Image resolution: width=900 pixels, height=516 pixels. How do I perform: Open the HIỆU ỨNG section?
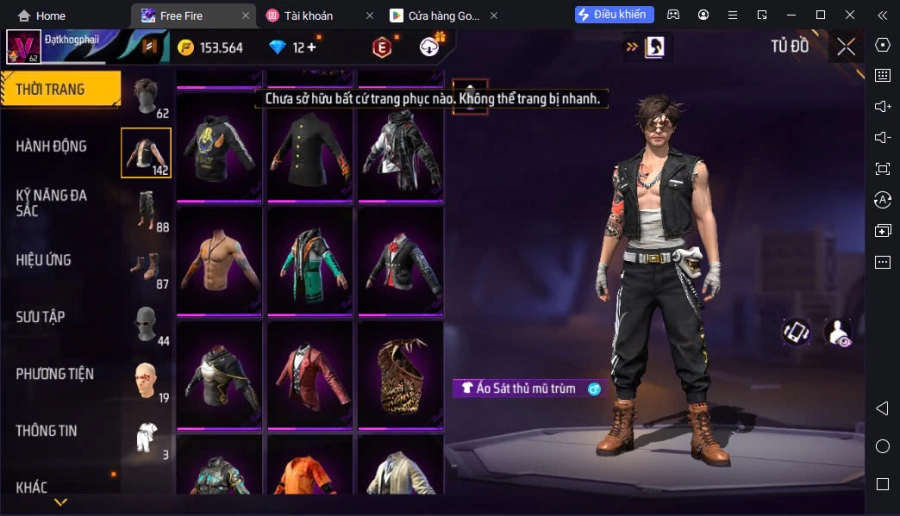click(x=44, y=260)
